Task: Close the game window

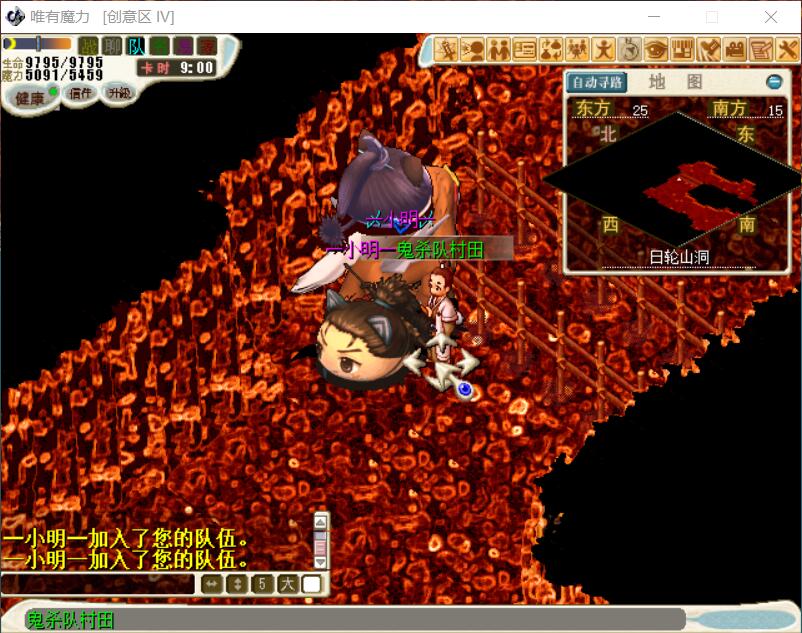Action: pos(771,17)
